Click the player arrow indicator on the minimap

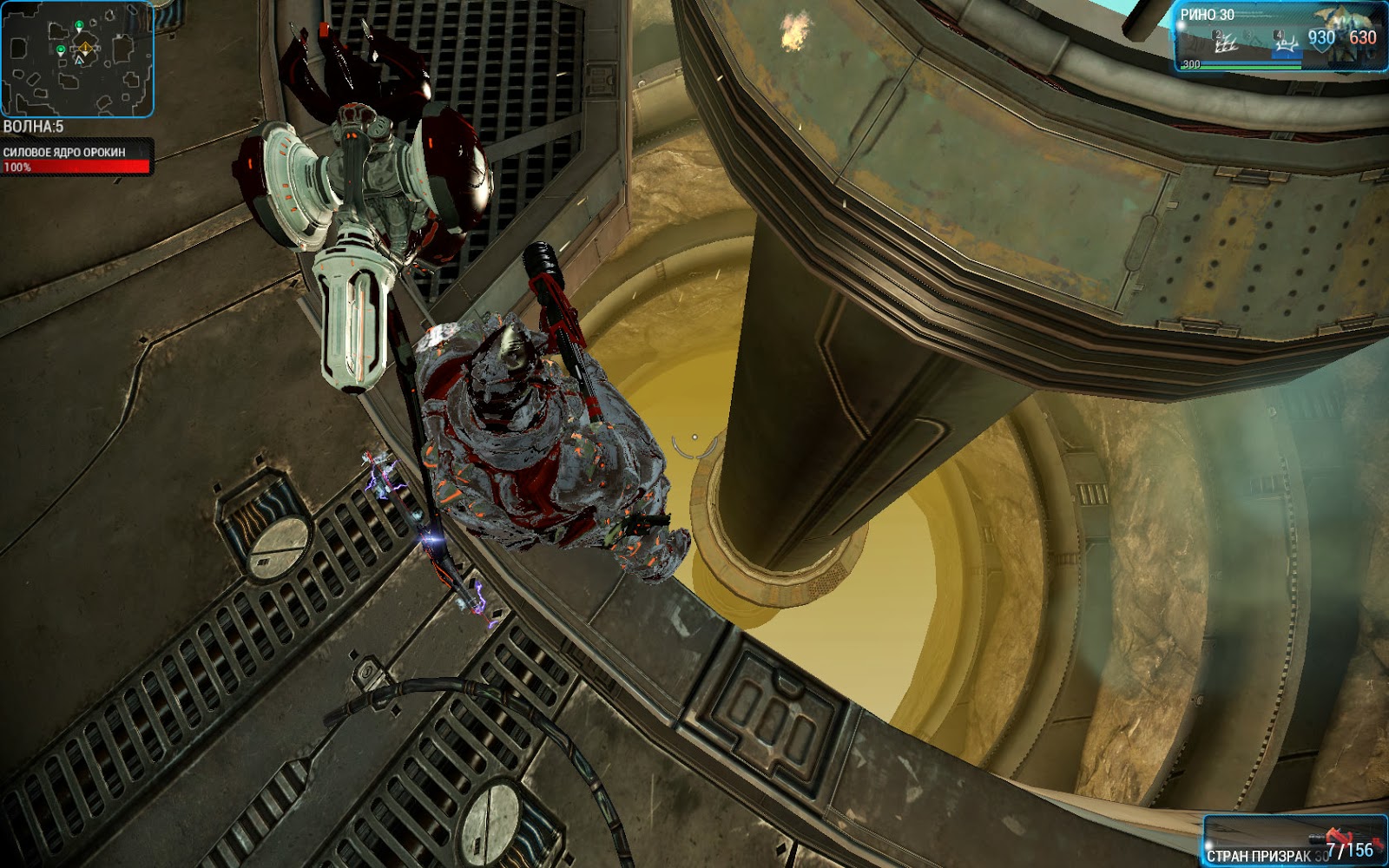(x=79, y=60)
